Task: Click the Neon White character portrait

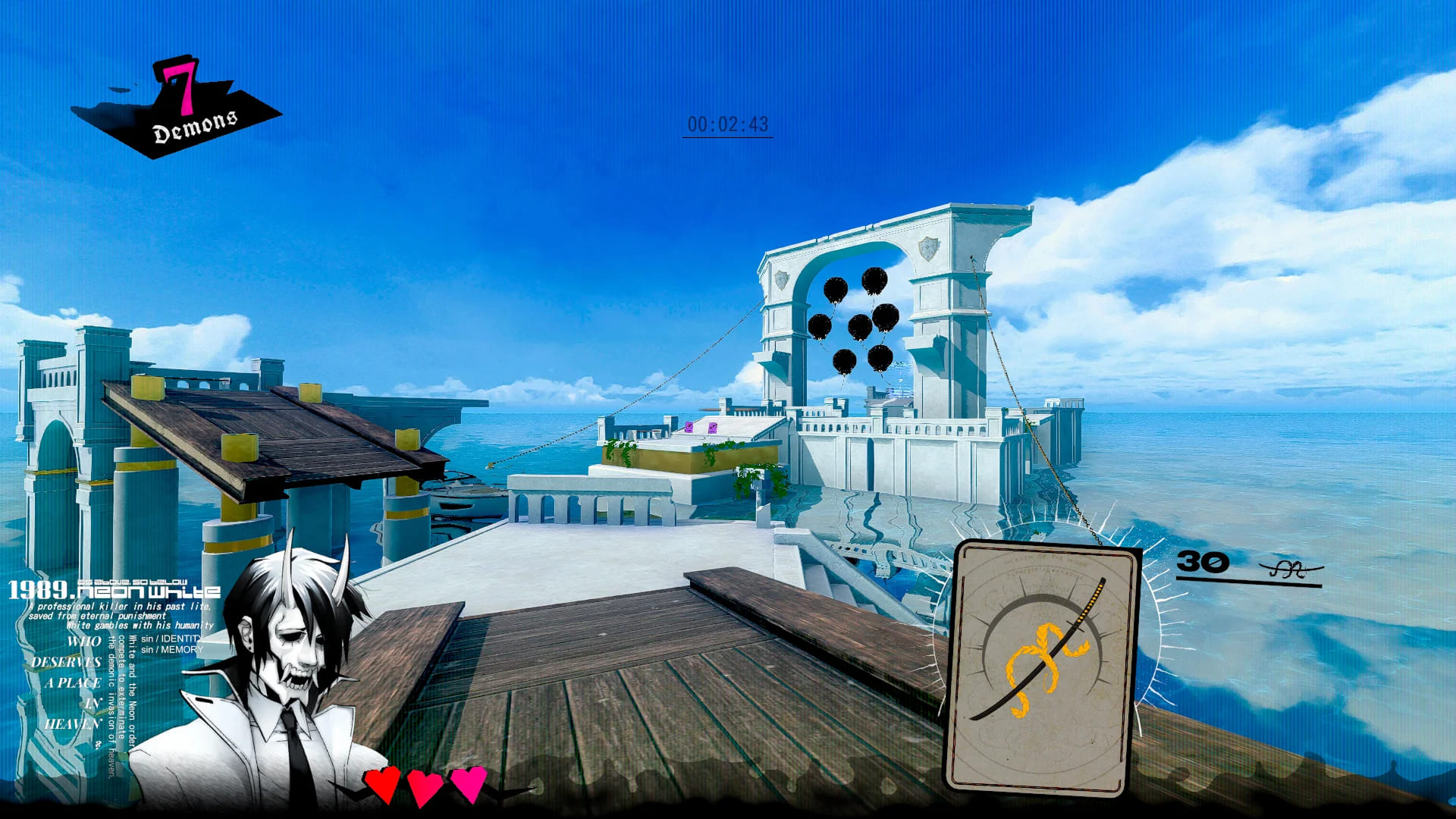Action: 282,682
